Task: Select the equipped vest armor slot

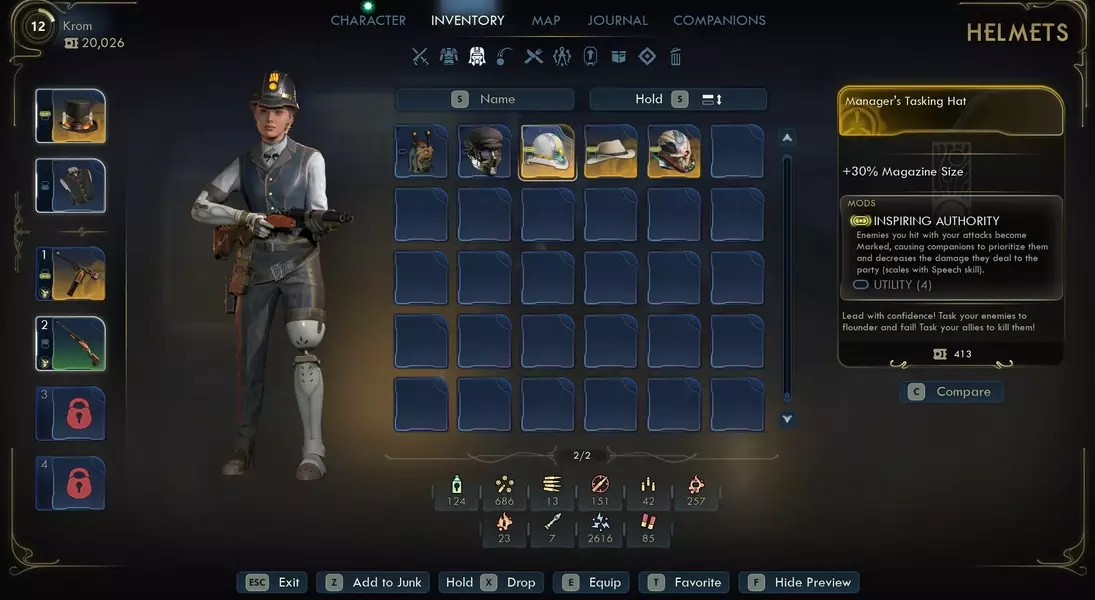Action: [71, 186]
